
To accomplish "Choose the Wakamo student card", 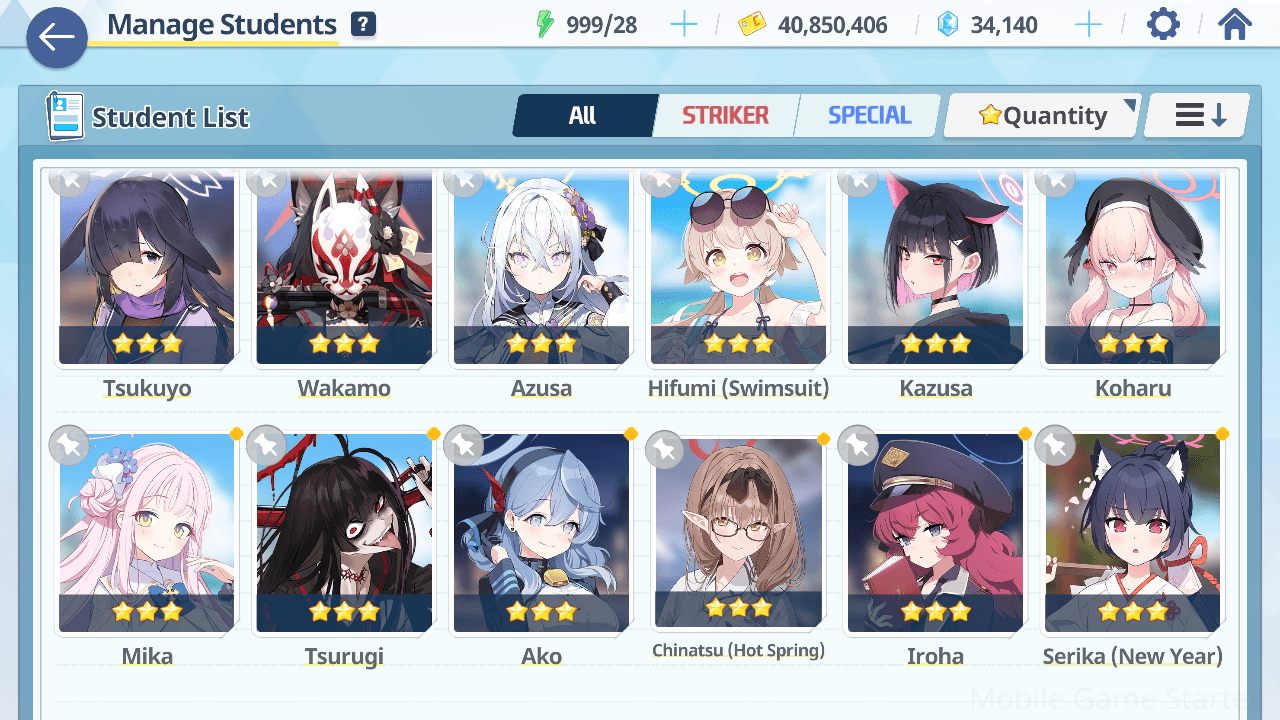I will coord(344,270).
